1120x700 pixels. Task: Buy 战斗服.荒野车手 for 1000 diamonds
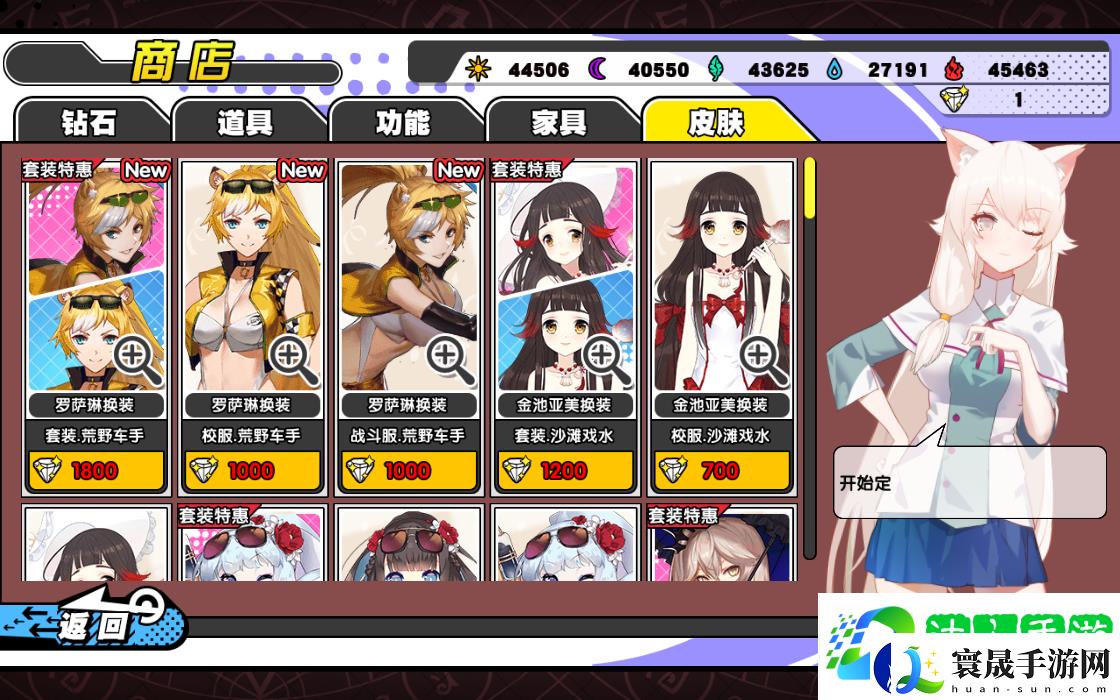408,470
